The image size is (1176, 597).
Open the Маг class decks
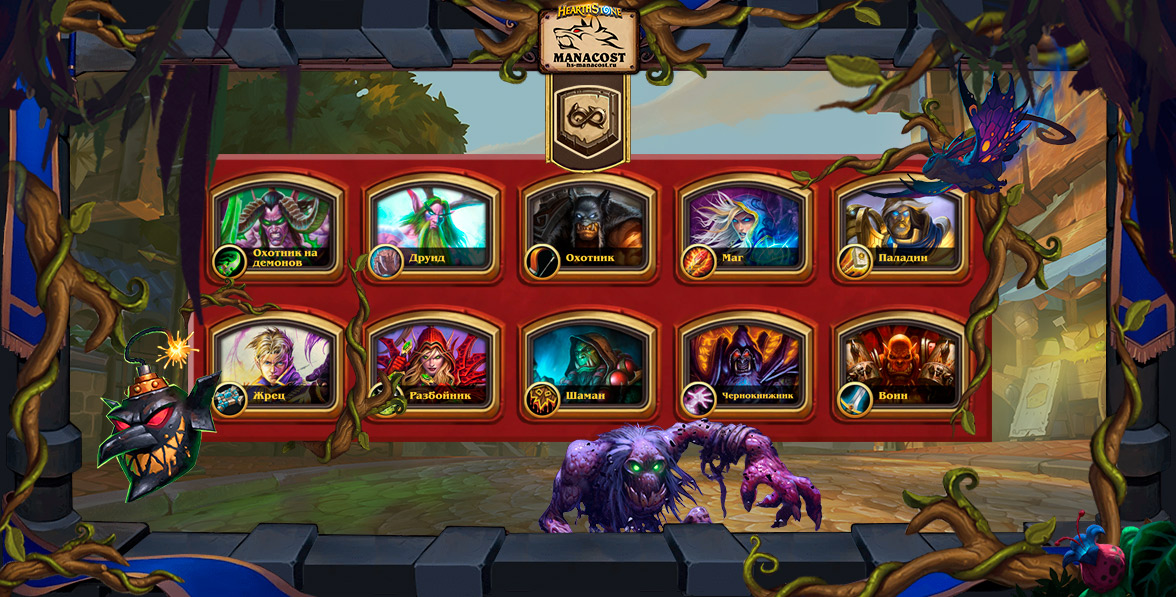click(x=744, y=227)
